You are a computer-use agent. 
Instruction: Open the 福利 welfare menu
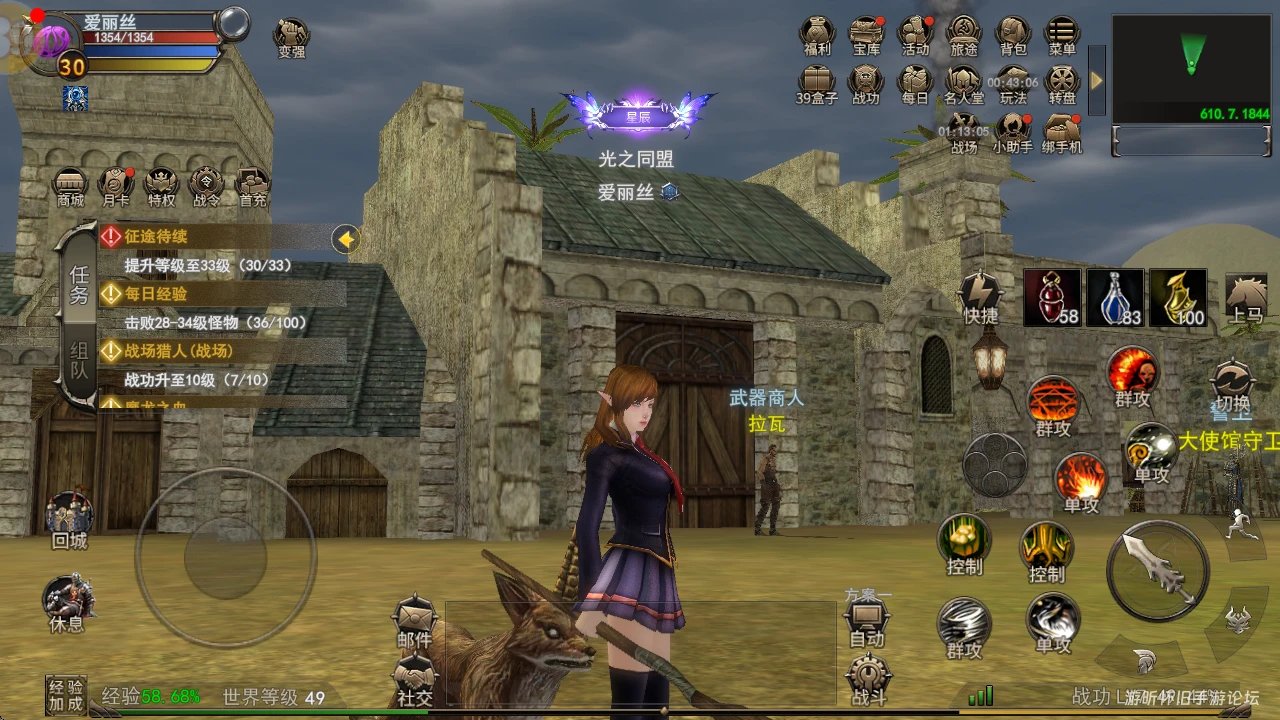pos(817,35)
